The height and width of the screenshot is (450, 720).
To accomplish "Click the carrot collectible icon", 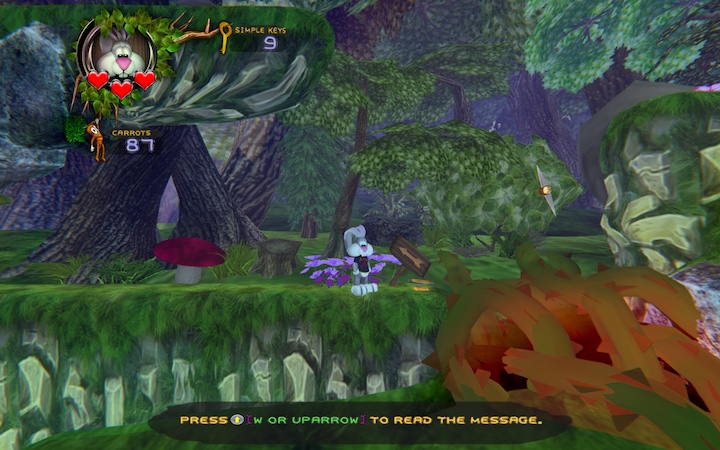I will click(95, 139).
